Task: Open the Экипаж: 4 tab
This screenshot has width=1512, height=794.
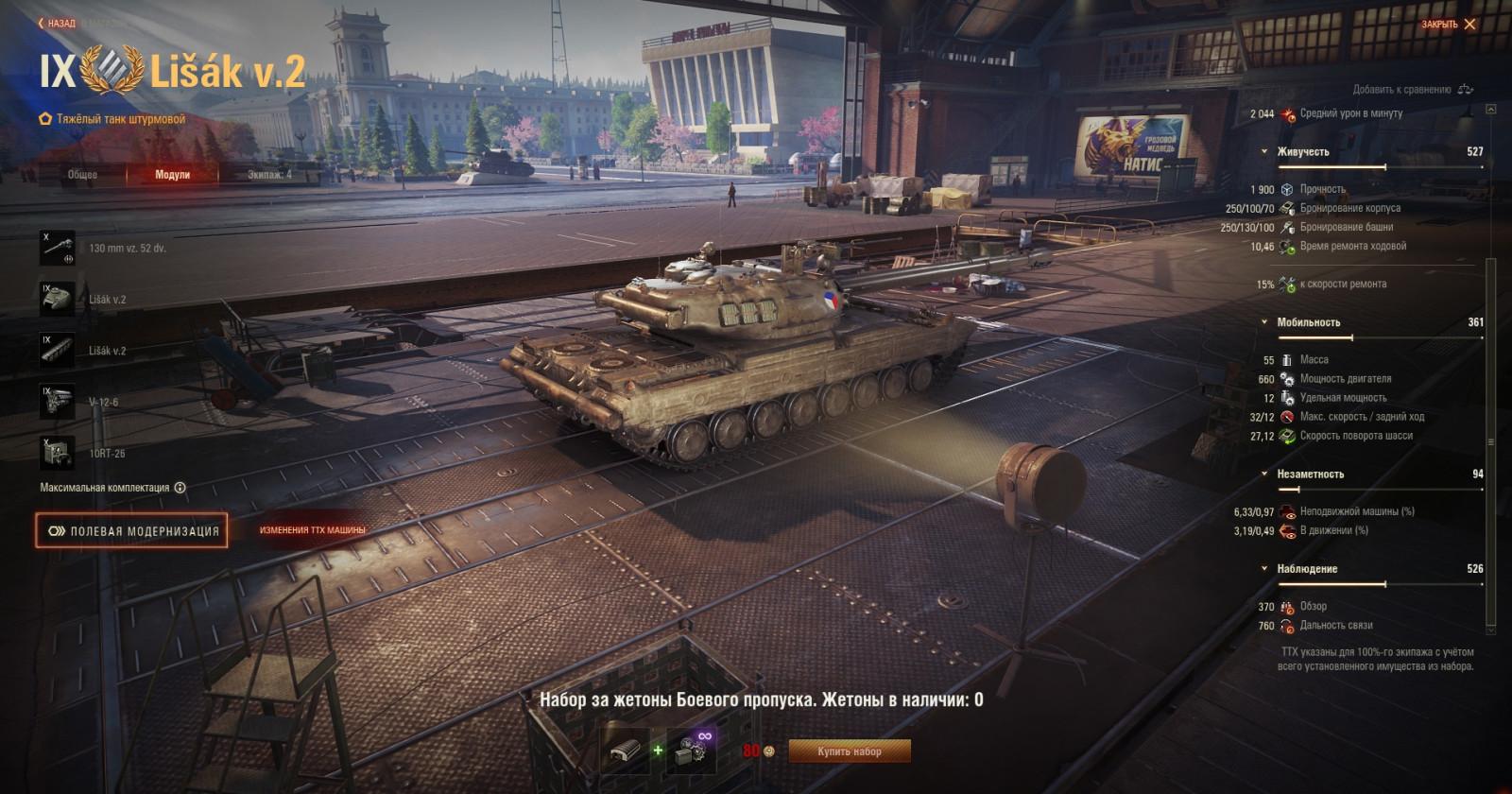Action: 269,173
